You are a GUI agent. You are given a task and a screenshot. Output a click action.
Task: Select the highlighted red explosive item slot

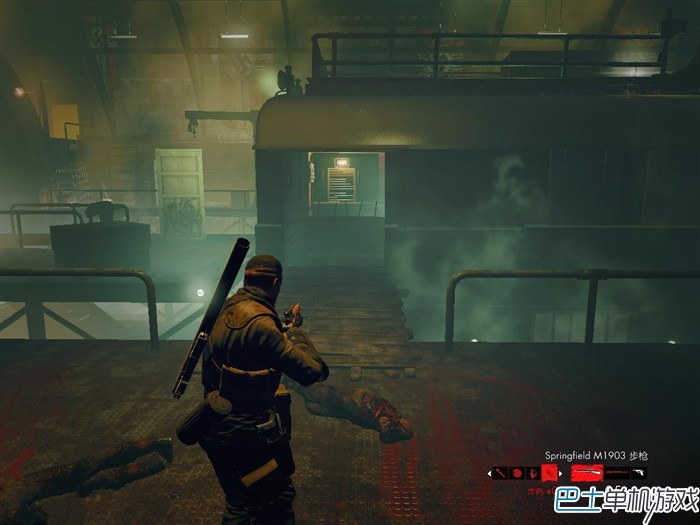point(549,473)
